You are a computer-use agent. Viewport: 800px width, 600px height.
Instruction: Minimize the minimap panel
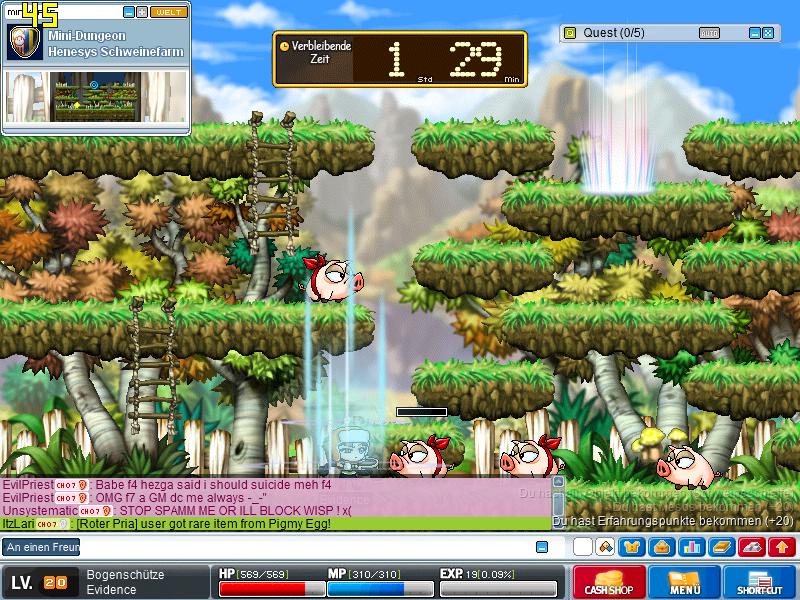129,12
